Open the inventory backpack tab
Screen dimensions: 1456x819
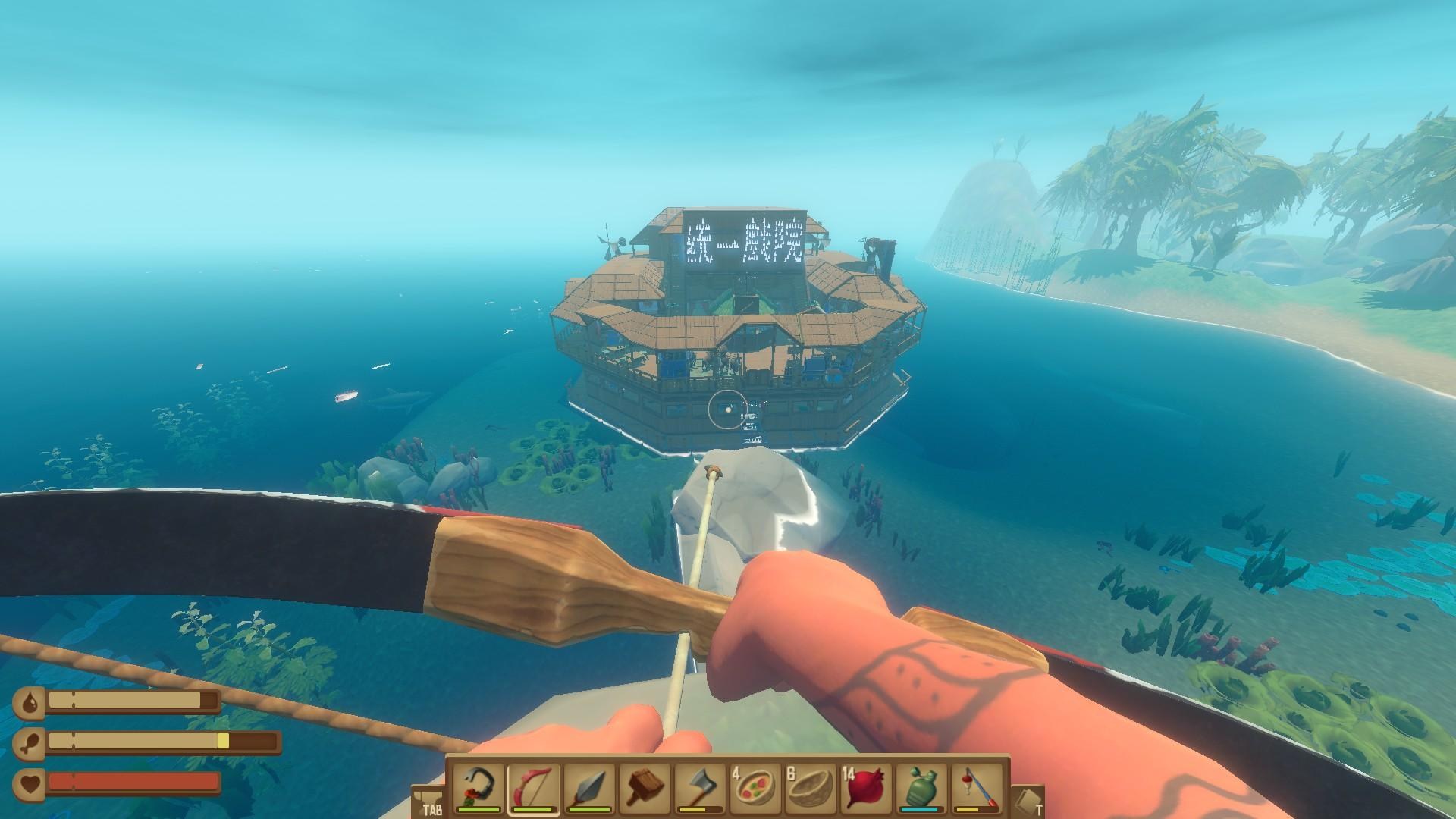[x=428, y=801]
